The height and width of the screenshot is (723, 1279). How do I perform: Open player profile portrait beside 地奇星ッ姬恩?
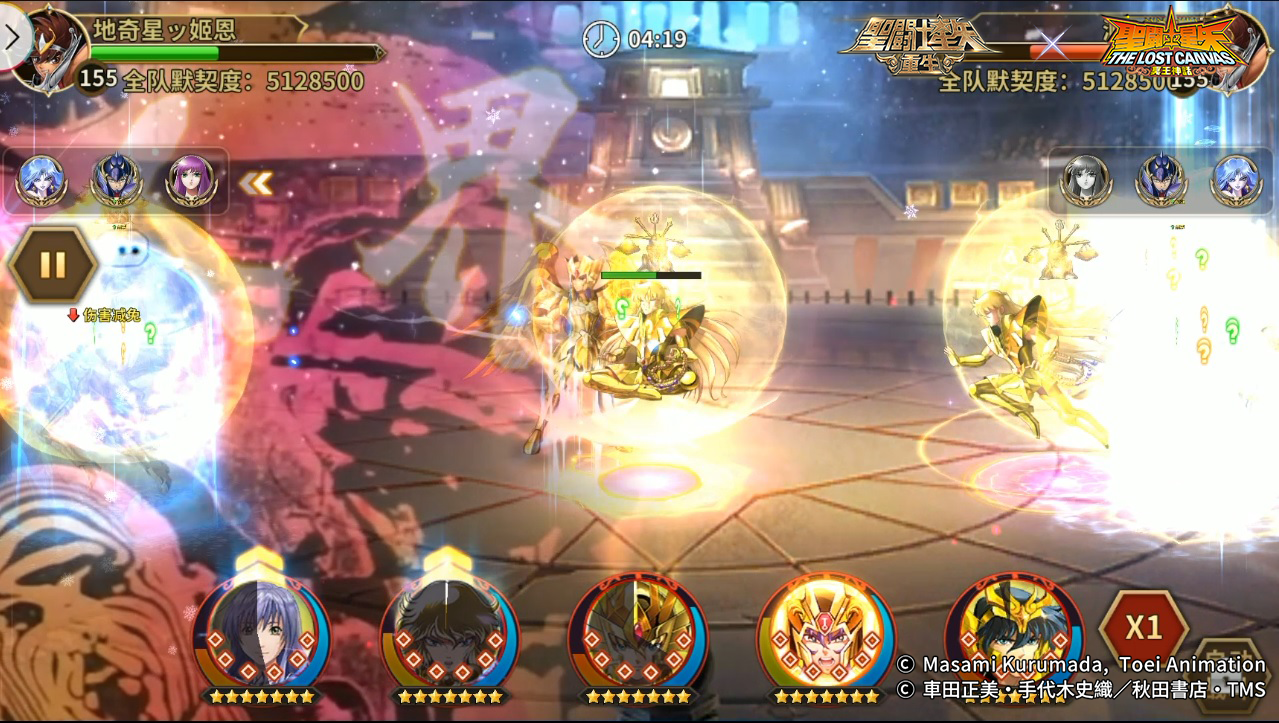click(48, 45)
